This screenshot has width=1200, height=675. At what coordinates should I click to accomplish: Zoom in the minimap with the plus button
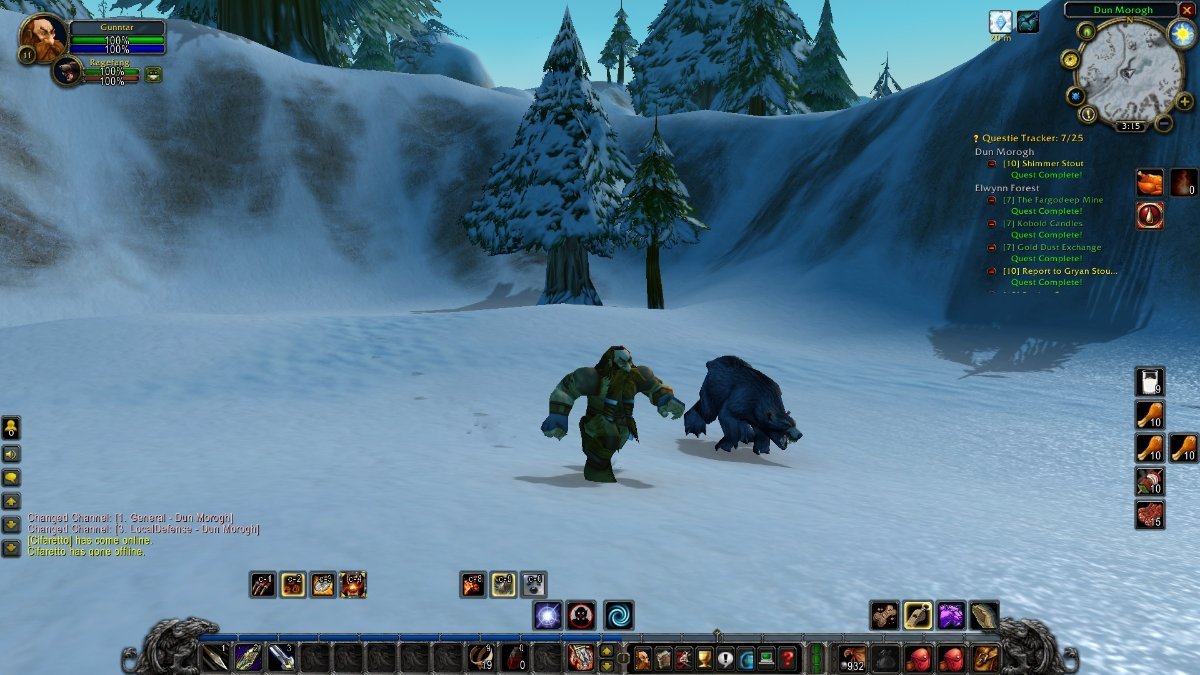[x=1185, y=101]
